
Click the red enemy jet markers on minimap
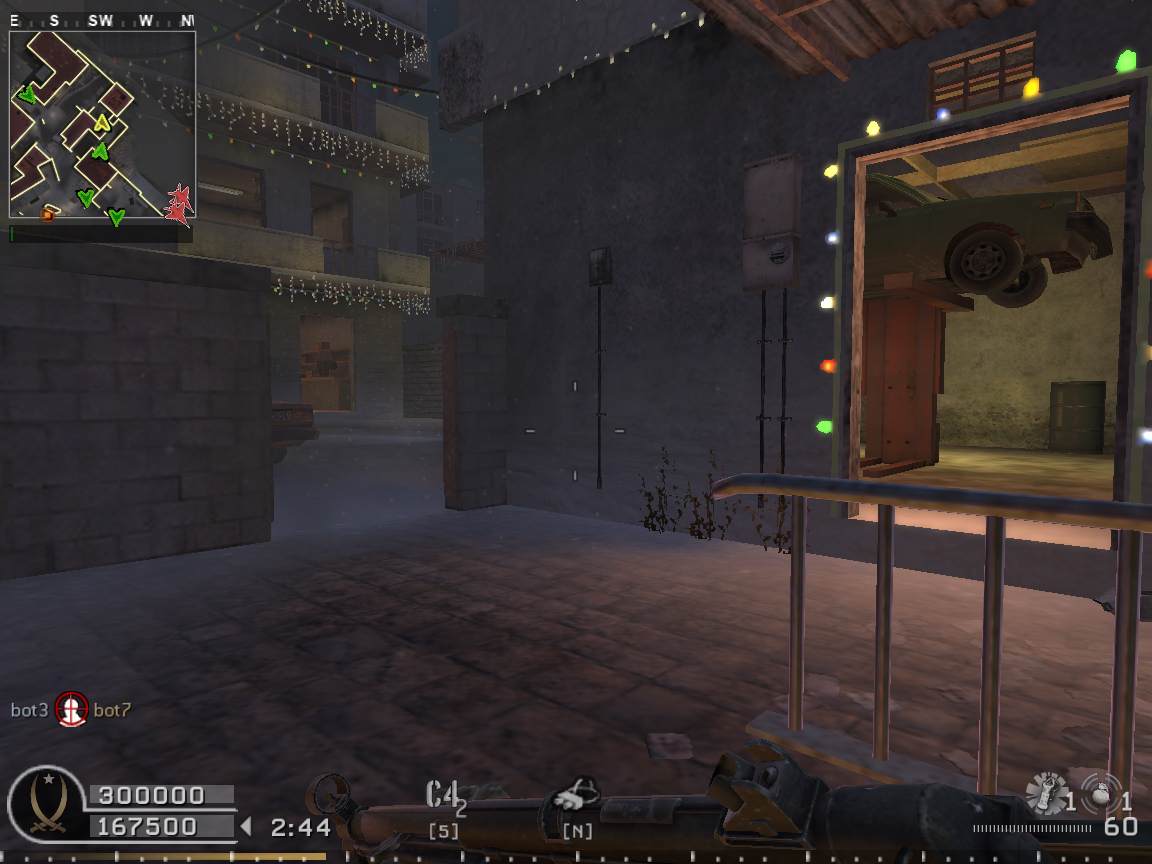[x=180, y=203]
